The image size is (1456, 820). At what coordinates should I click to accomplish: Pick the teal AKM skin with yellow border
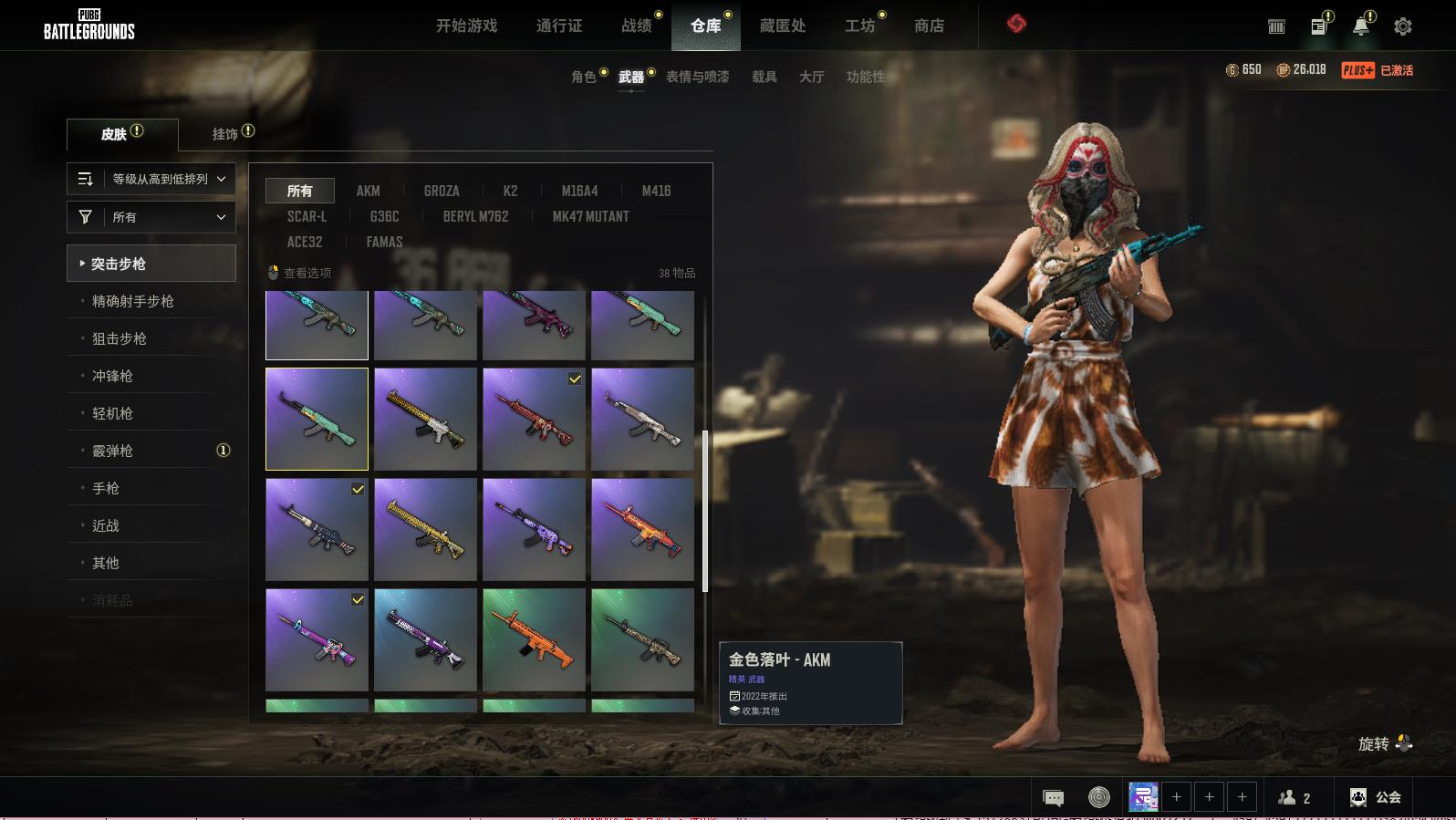317,419
